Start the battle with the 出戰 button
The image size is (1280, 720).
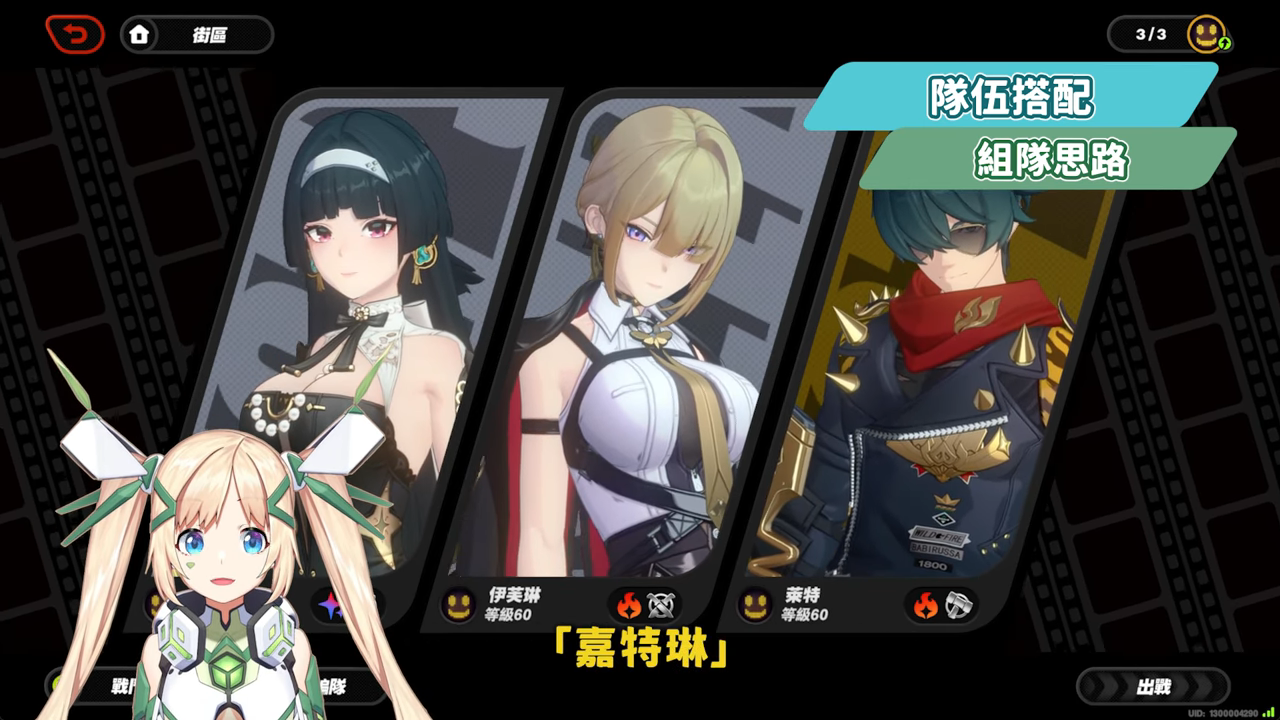point(1152,687)
